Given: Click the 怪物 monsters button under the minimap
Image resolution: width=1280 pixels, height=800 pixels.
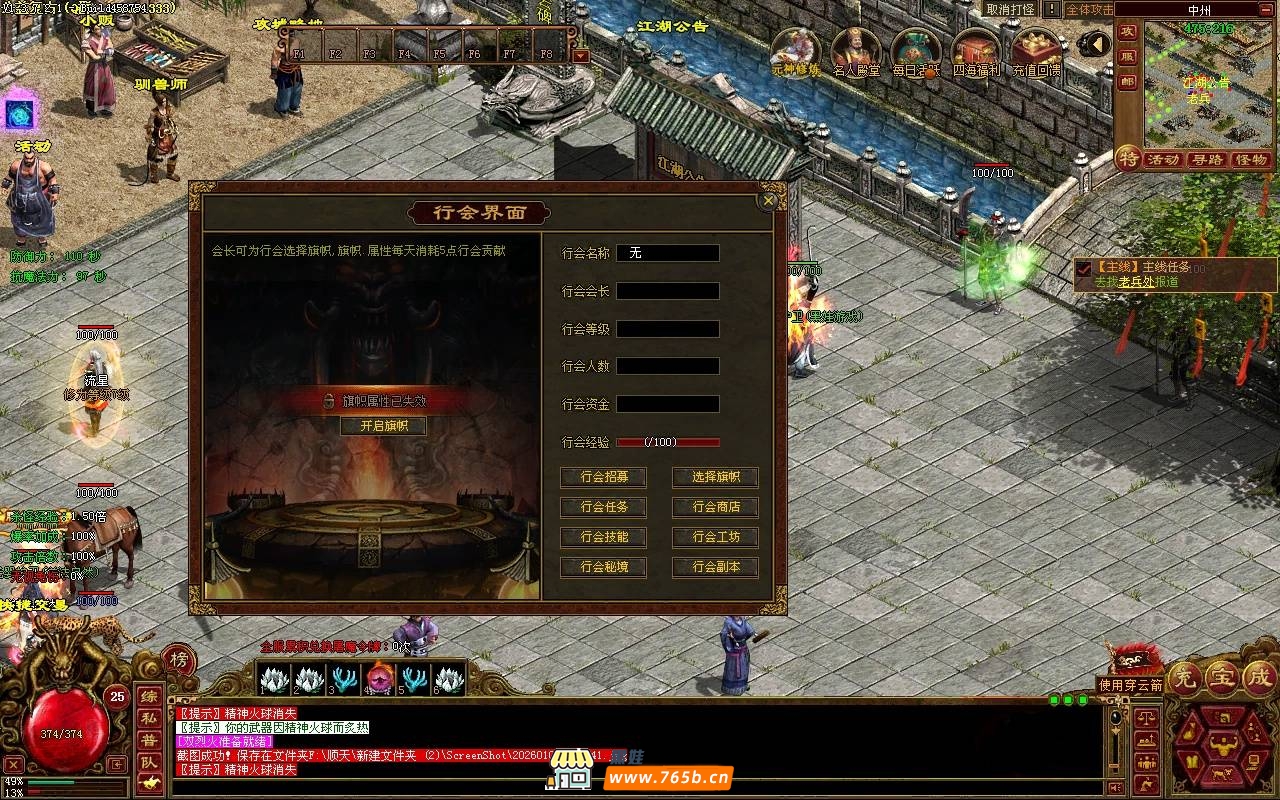Looking at the screenshot, I should [x=1251, y=160].
